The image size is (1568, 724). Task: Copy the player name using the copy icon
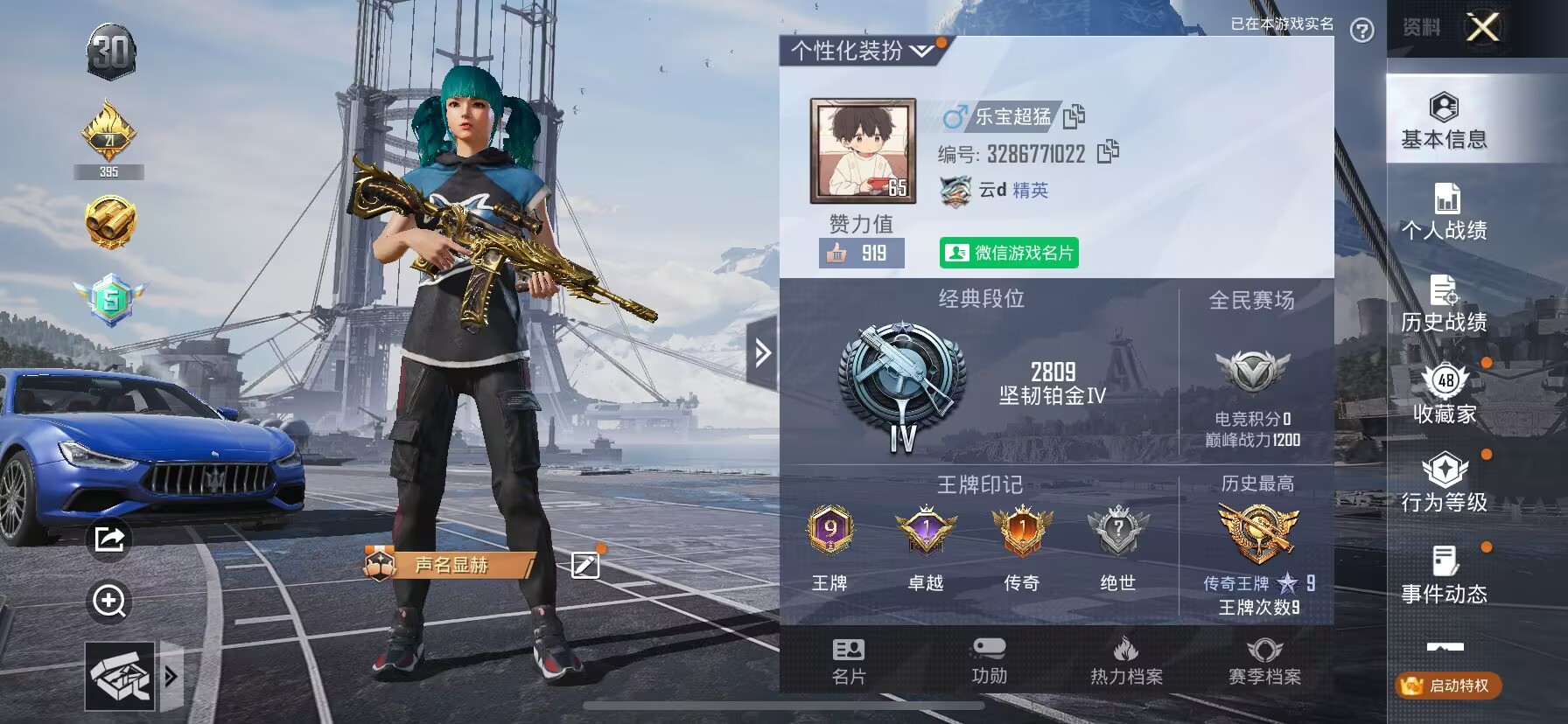coord(1074,116)
